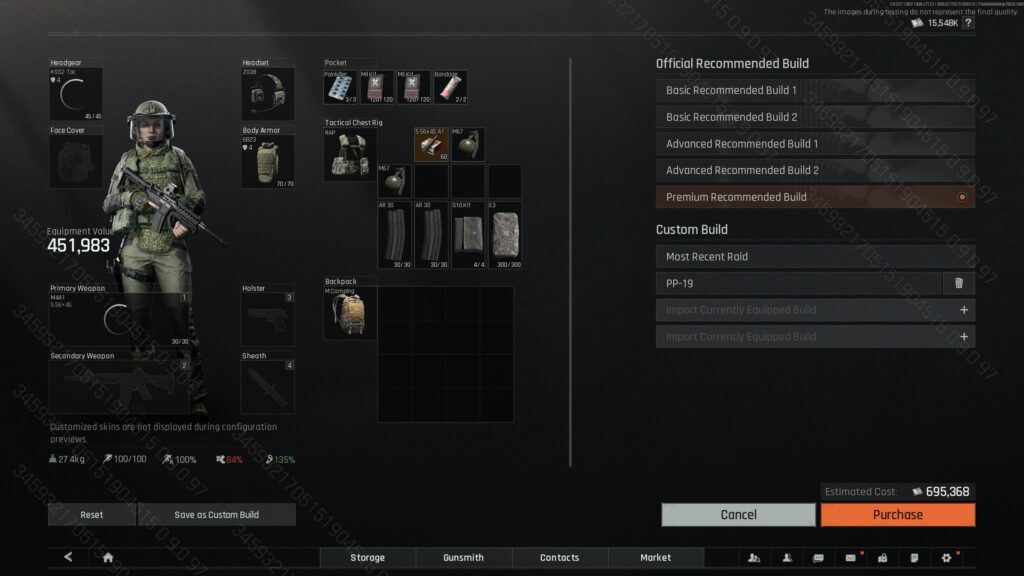The image size is (1024, 576).
Task: Open the Storage tab
Action: (367, 558)
